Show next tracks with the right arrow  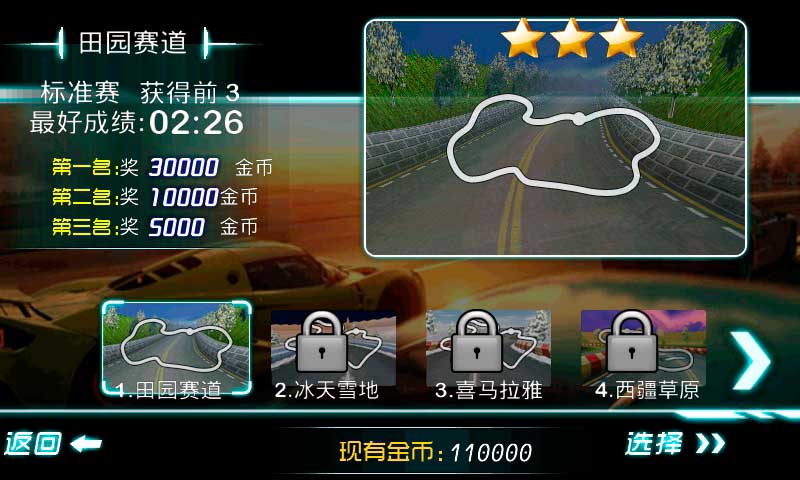(x=750, y=360)
